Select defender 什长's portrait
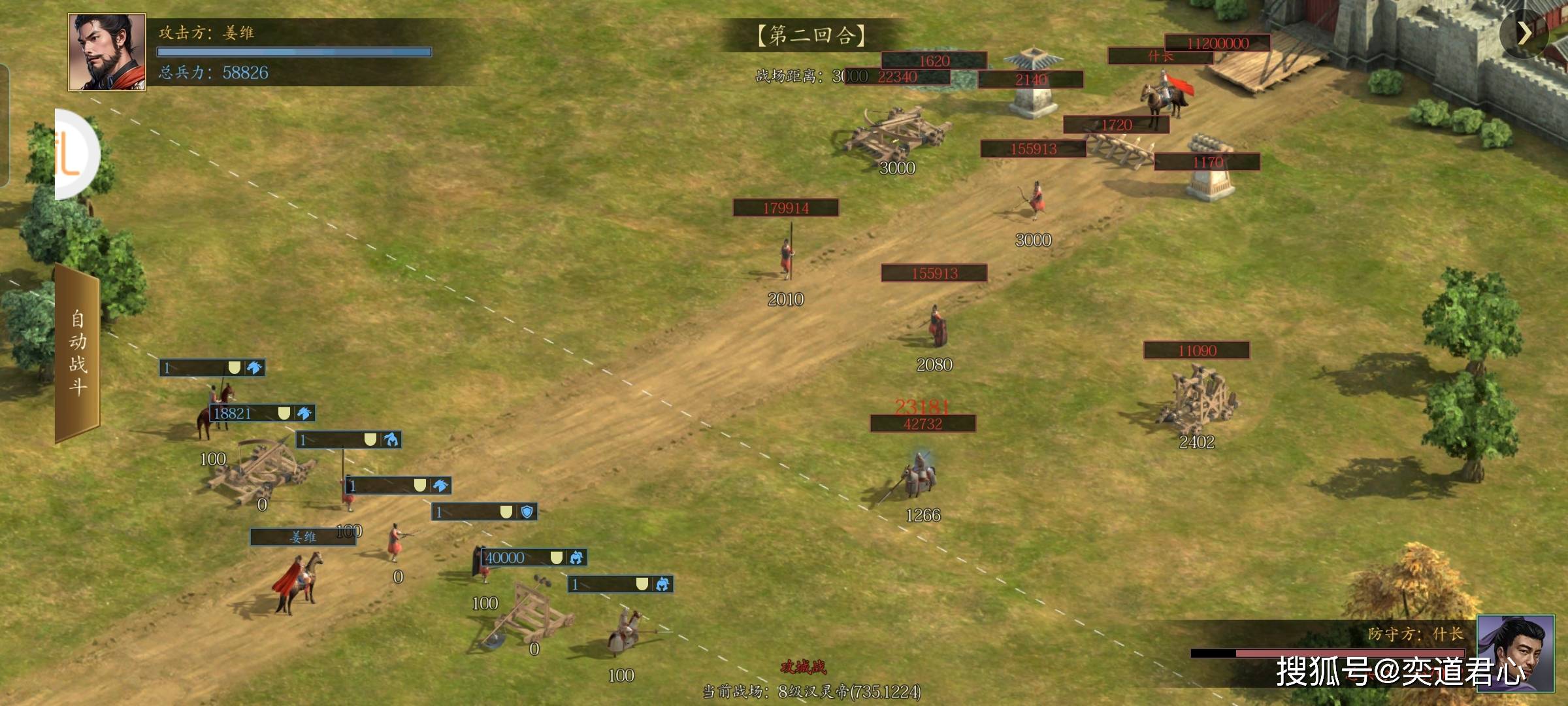The image size is (1568, 706). click(1515, 652)
